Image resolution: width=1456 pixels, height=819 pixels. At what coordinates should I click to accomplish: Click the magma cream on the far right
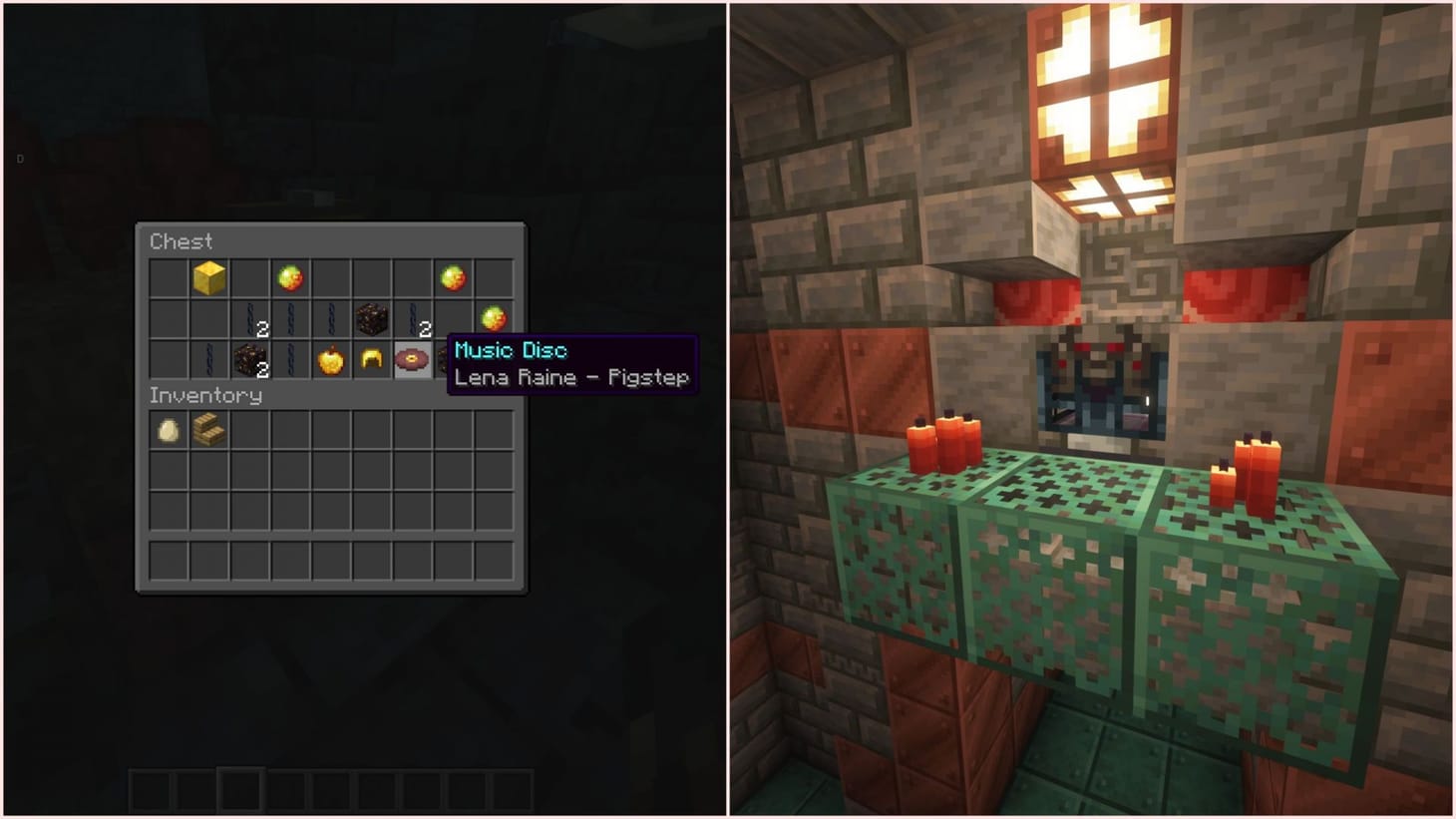pyautogui.click(x=493, y=317)
